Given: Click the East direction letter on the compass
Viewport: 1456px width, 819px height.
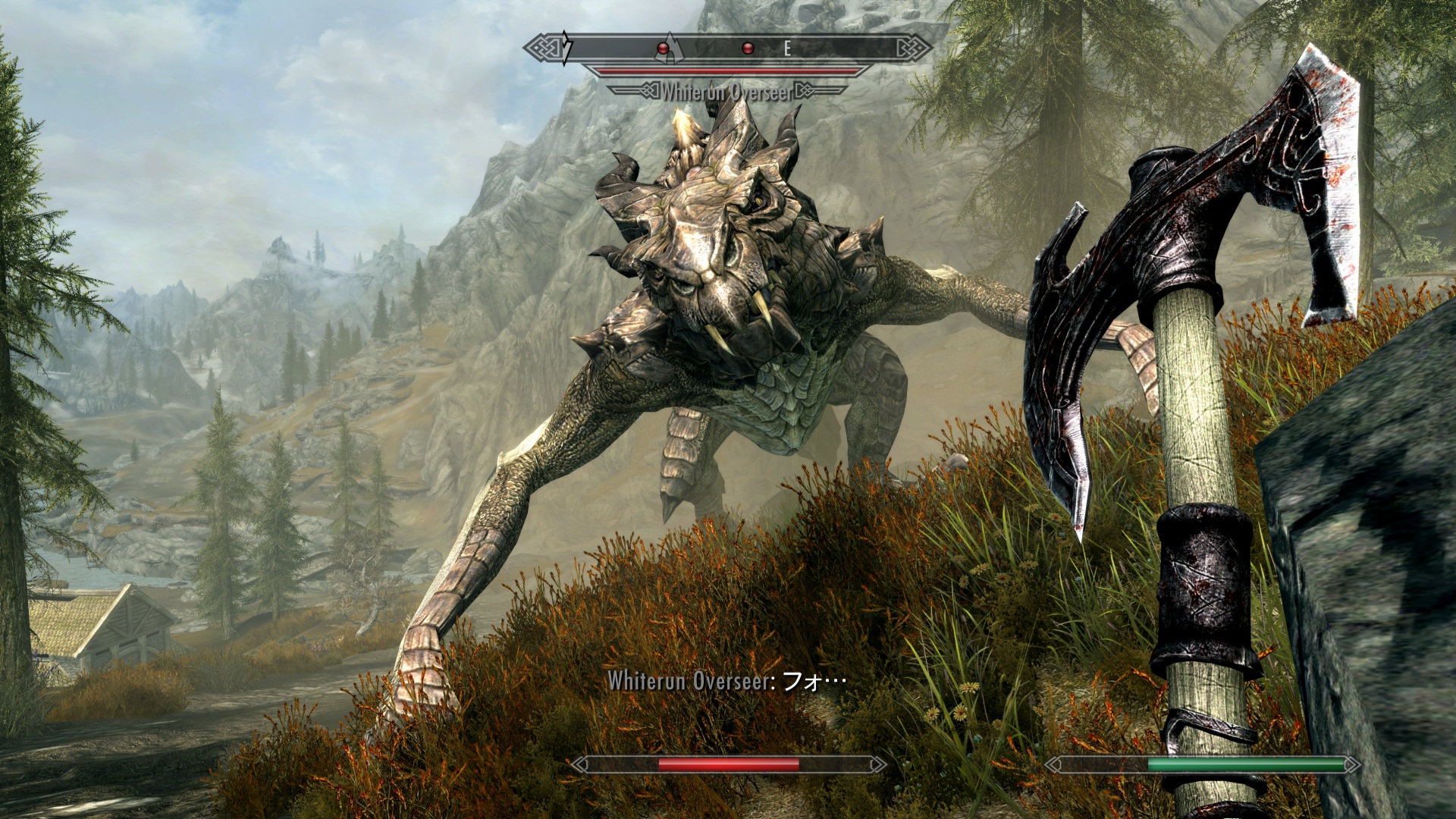Looking at the screenshot, I should pyautogui.click(x=787, y=49).
